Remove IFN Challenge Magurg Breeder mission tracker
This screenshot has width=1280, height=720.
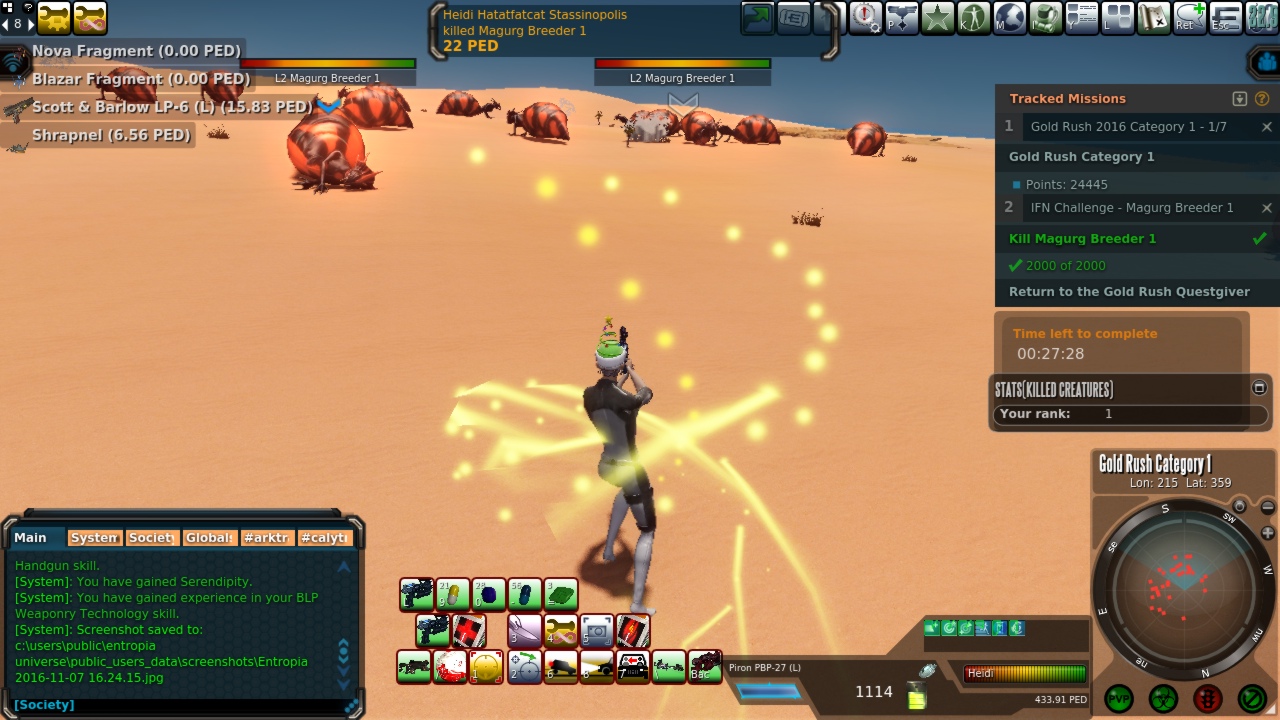click(1267, 208)
